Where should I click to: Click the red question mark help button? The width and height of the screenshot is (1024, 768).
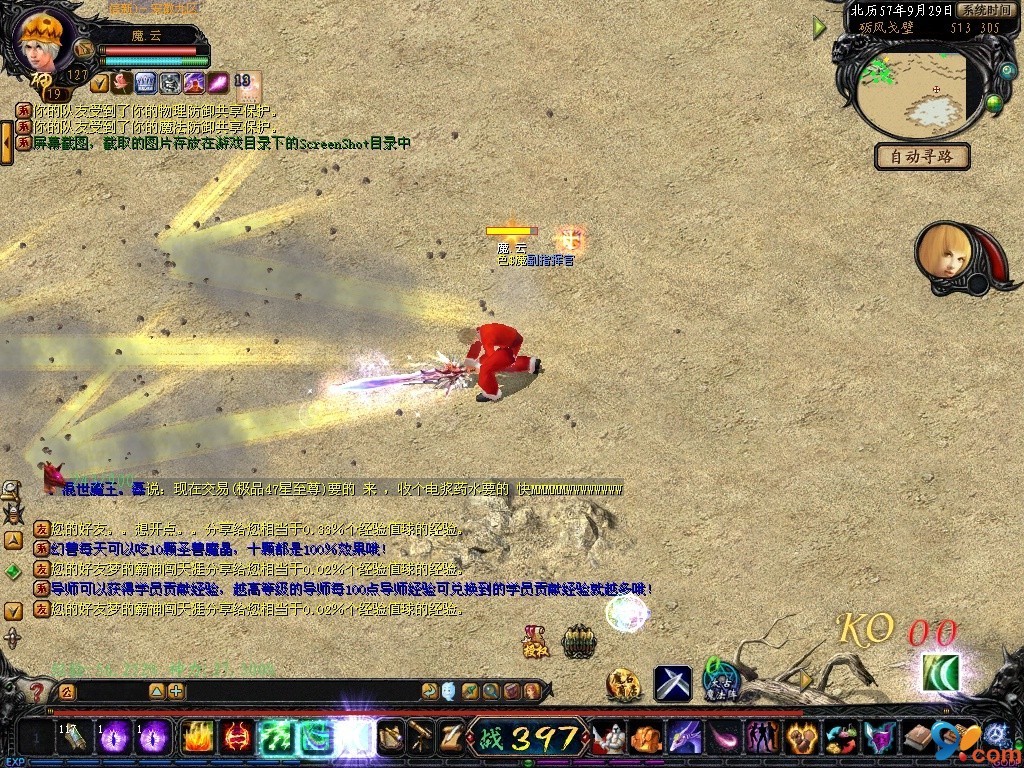(36, 691)
